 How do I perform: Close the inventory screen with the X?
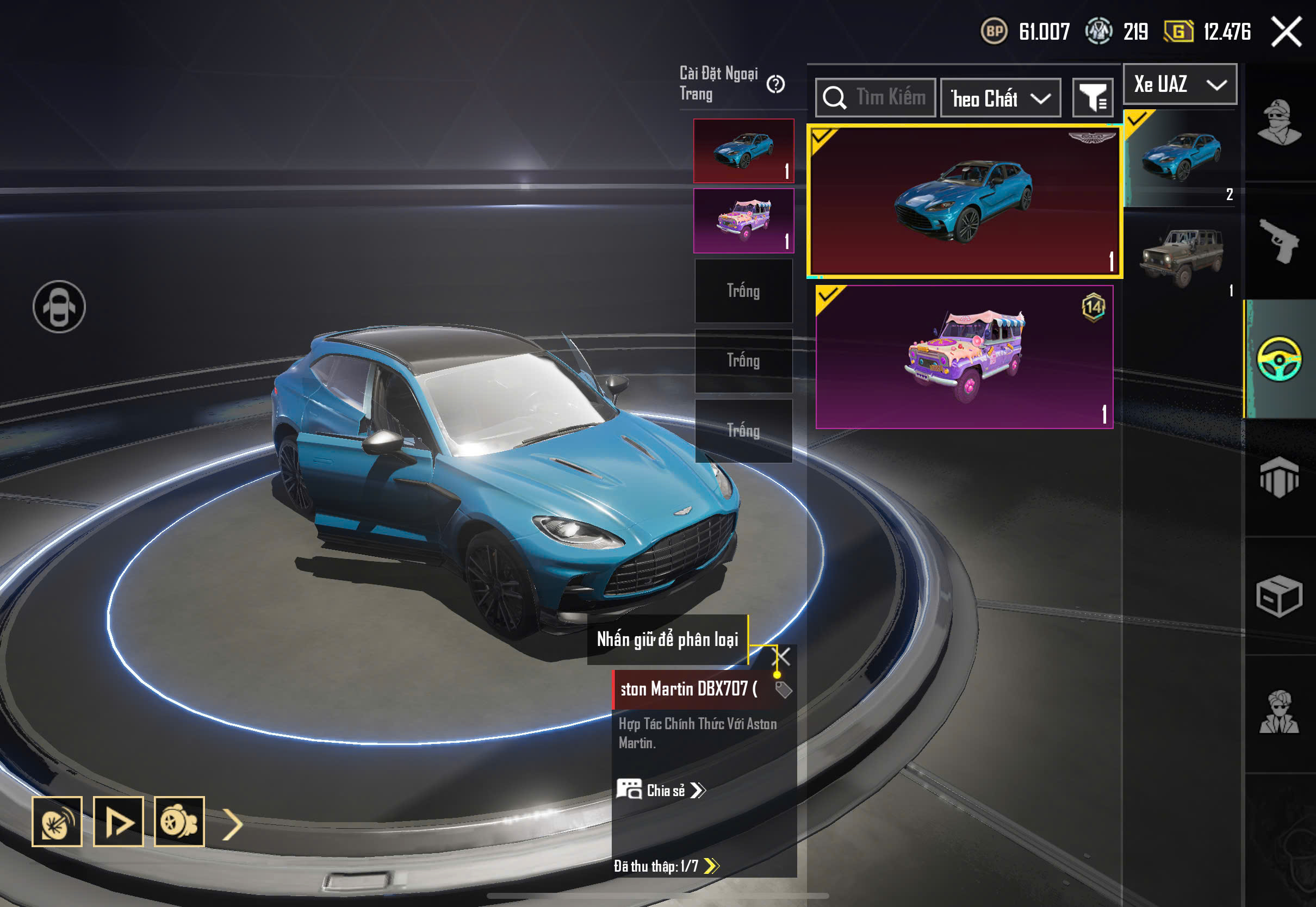(1286, 32)
